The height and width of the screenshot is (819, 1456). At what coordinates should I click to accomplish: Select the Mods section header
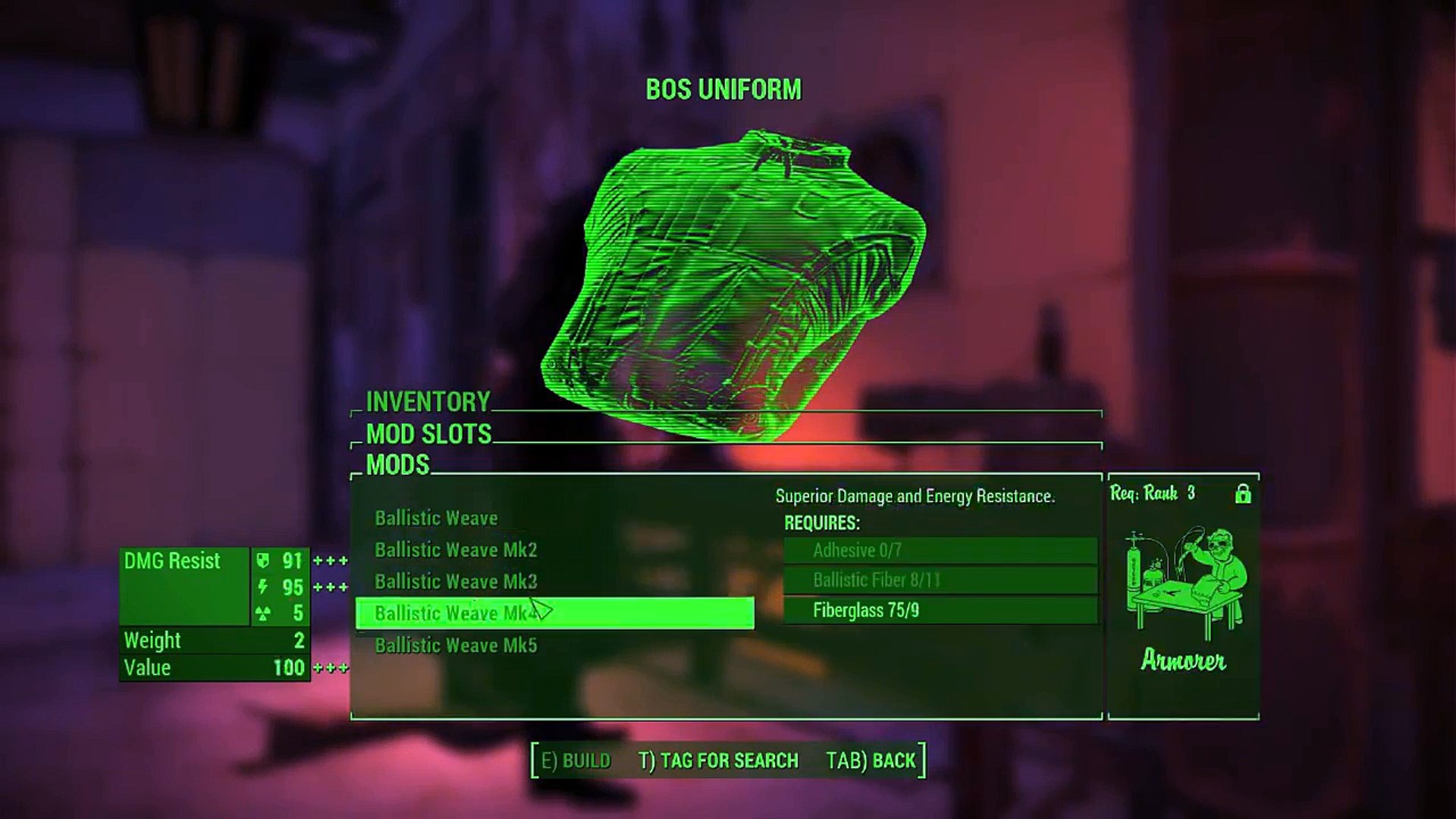(x=397, y=465)
